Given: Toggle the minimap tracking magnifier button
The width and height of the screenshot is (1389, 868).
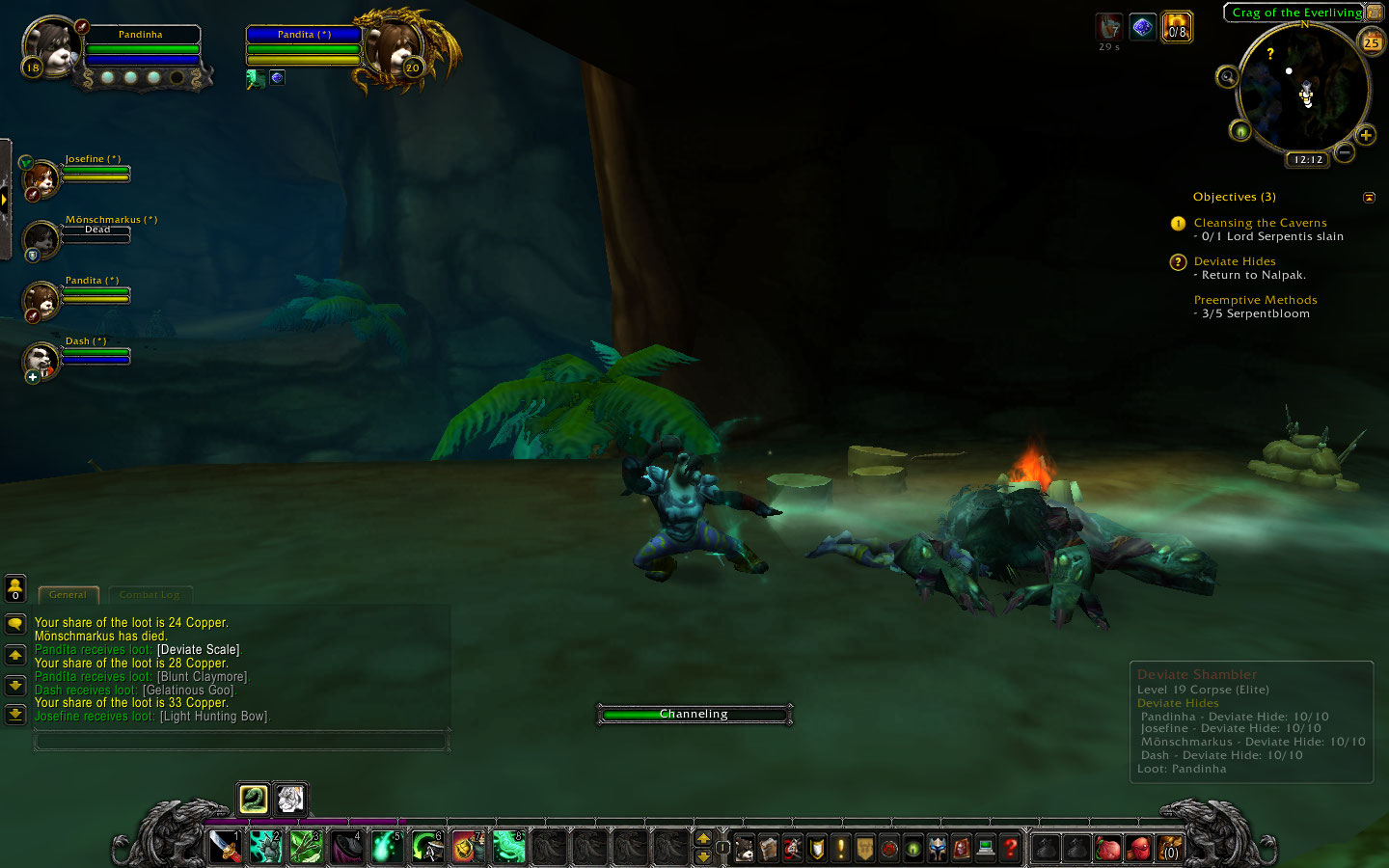Looking at the screenshot, I should (x=1227, y=77).
